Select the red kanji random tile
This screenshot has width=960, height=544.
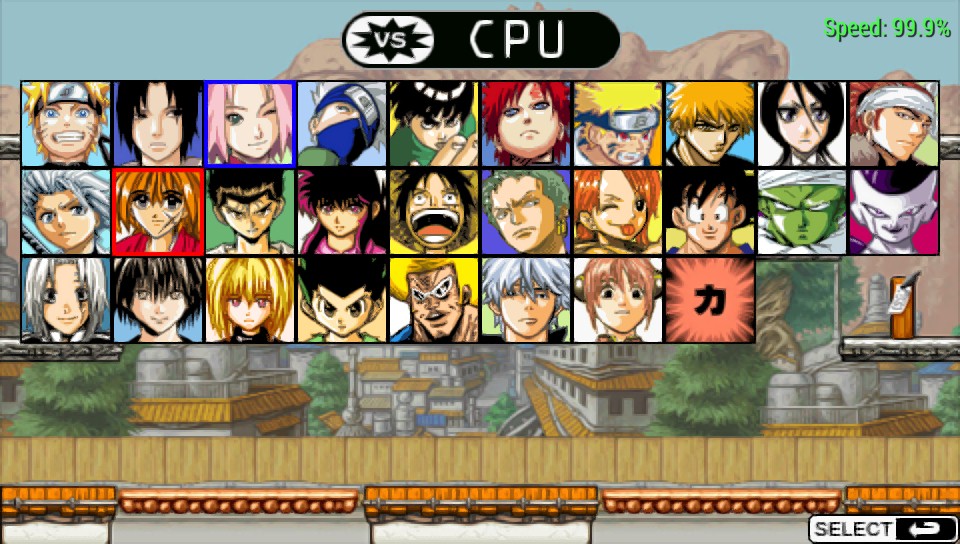tap(710, 300)
